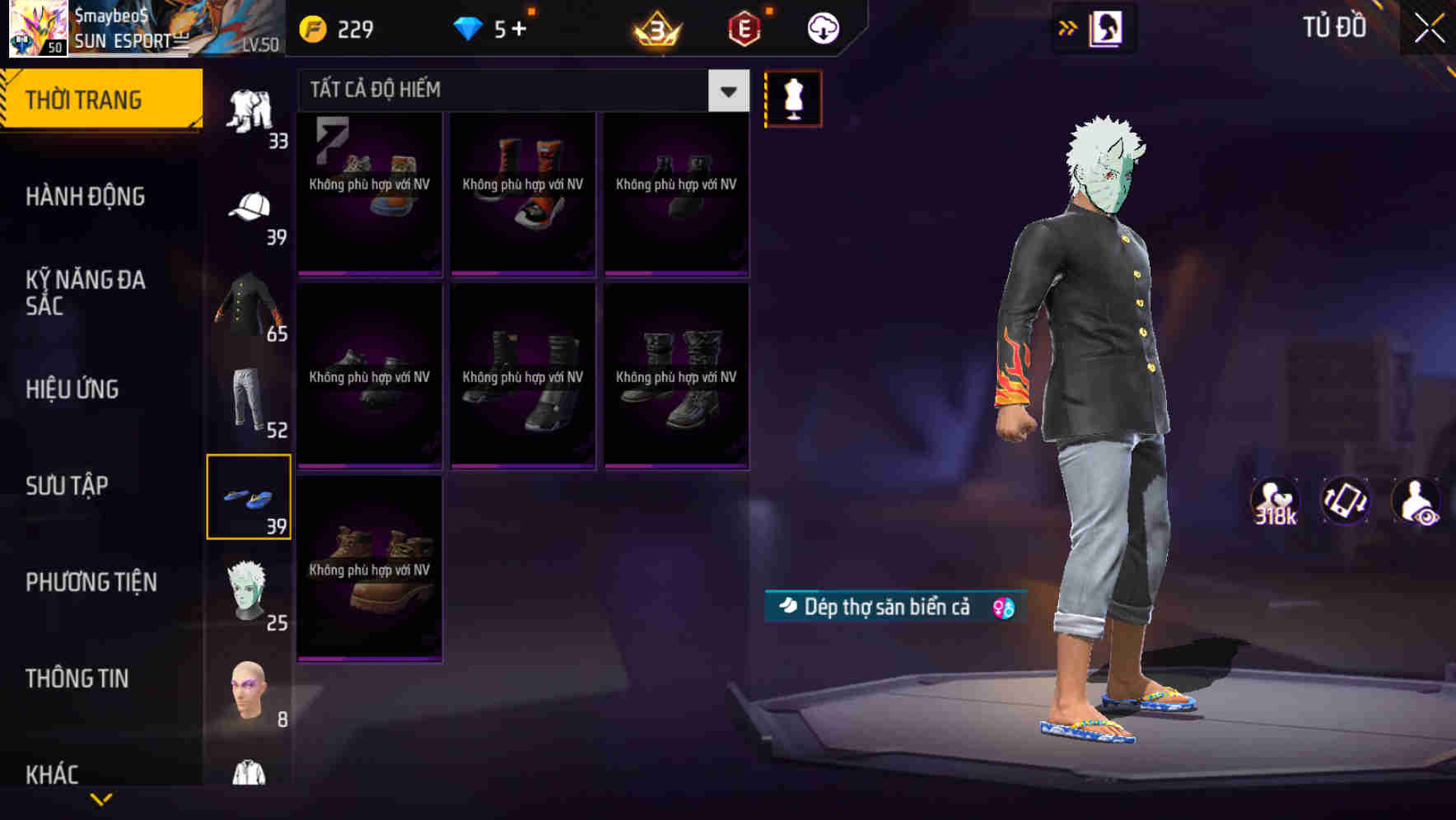Click the double-chevron collapse arrows at top right

click(x=1068, y=27)
